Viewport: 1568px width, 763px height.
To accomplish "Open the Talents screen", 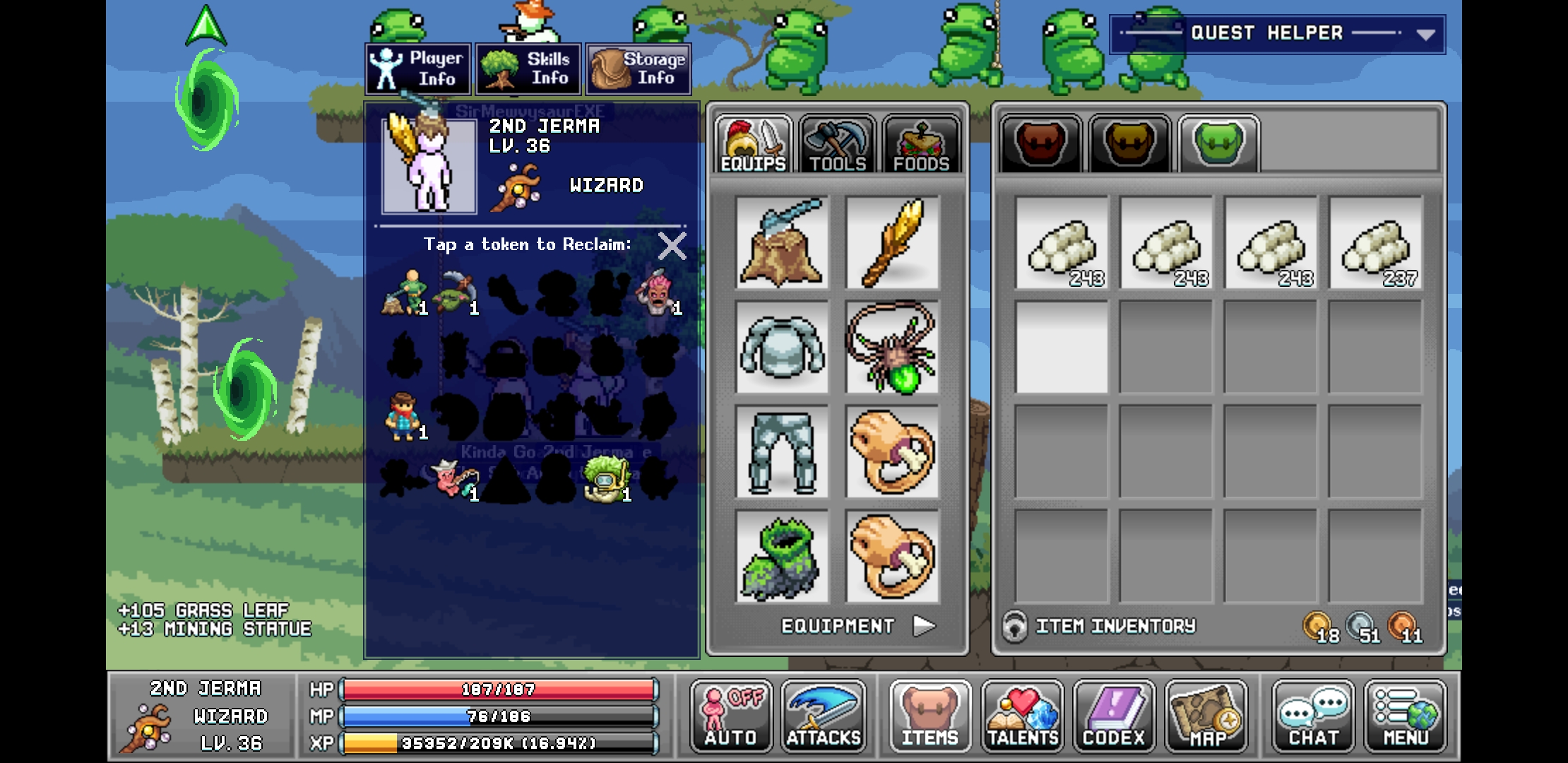I will tap(1023, 717).
